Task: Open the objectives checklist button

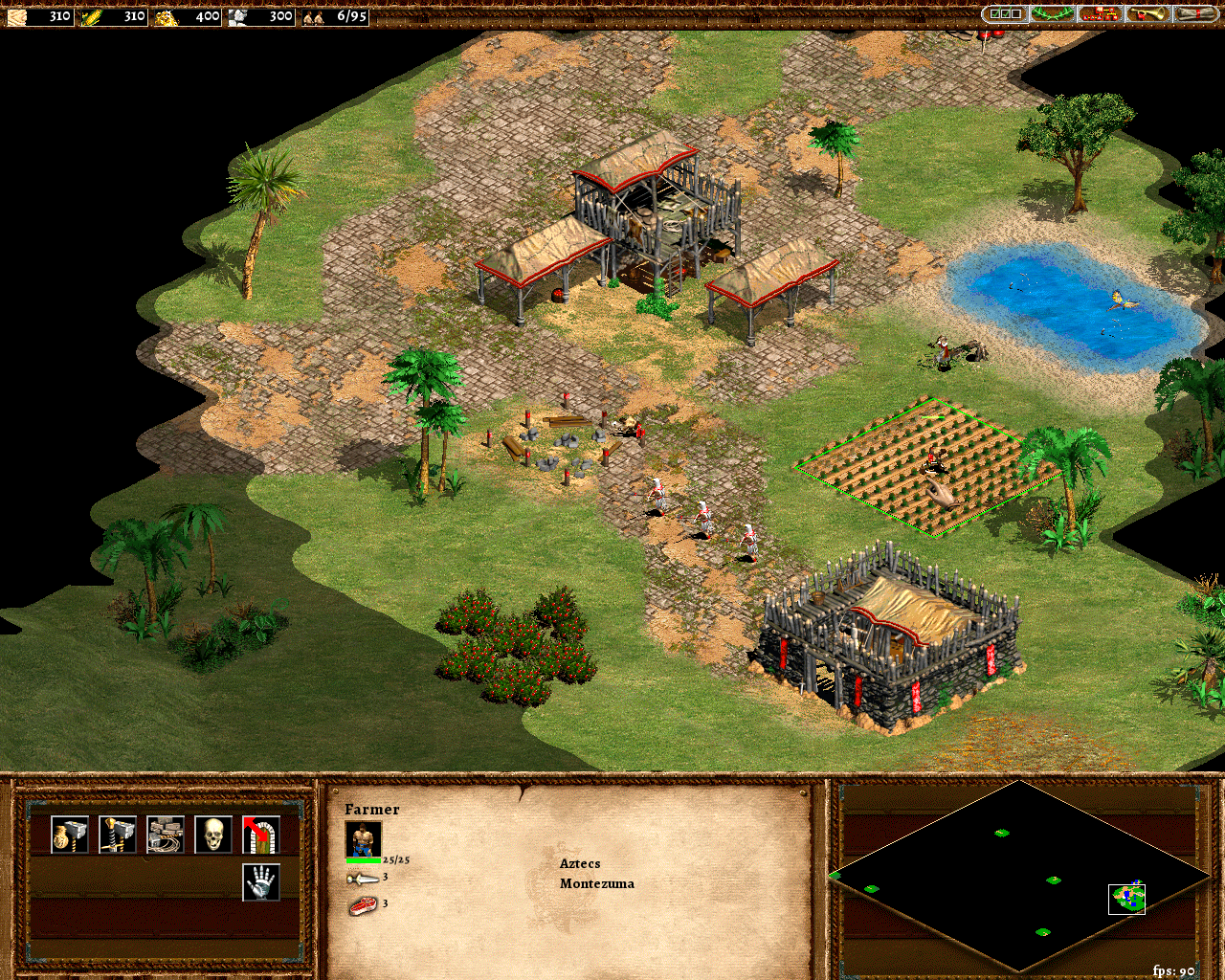Action: coord(1005,14)
